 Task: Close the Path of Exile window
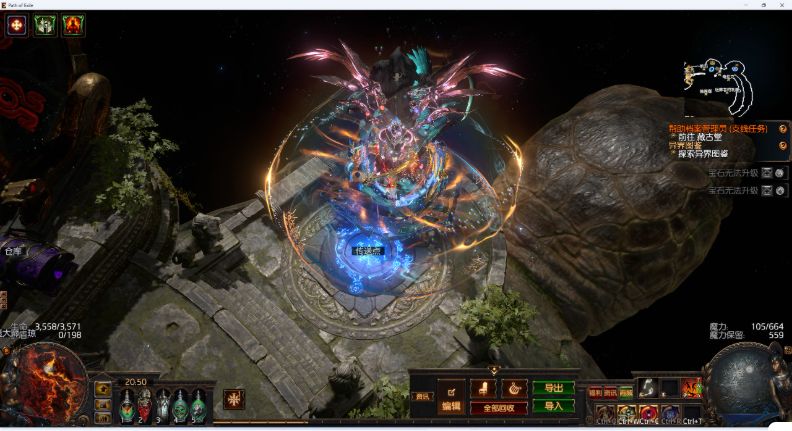pyautogui.click(x=780, y=5)
